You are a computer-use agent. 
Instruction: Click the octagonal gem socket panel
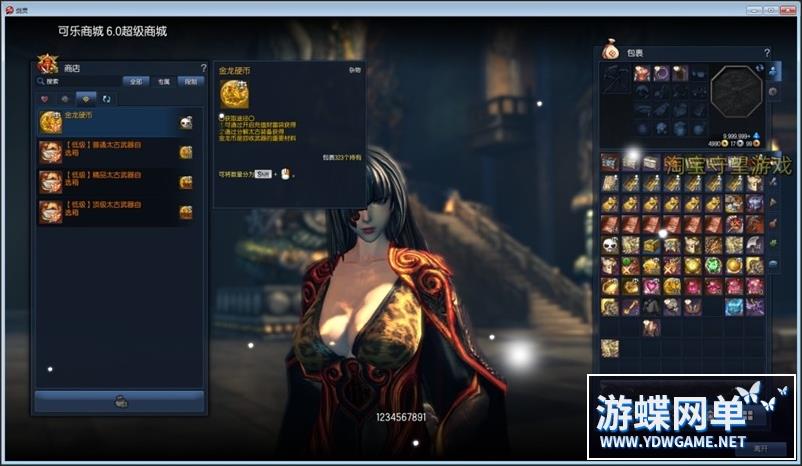[736, 93]
